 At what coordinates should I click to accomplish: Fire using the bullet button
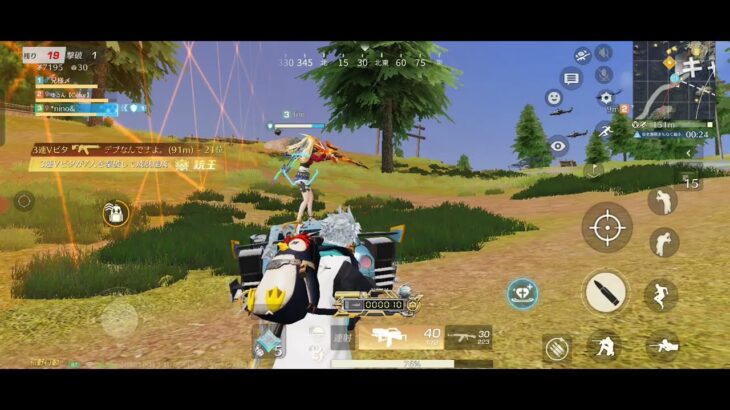coord(606,292)
